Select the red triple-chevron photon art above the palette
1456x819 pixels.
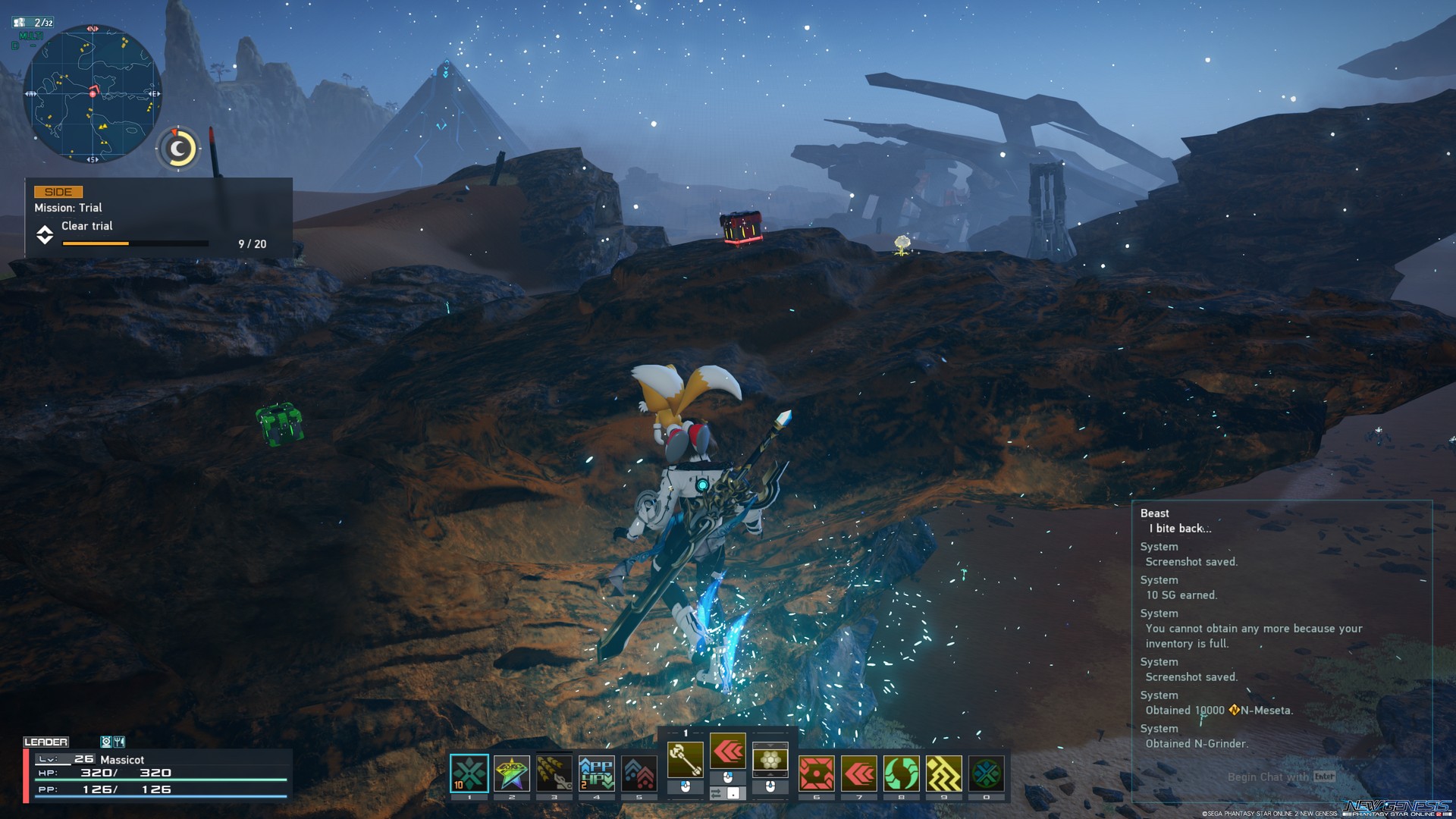point(728,752)
